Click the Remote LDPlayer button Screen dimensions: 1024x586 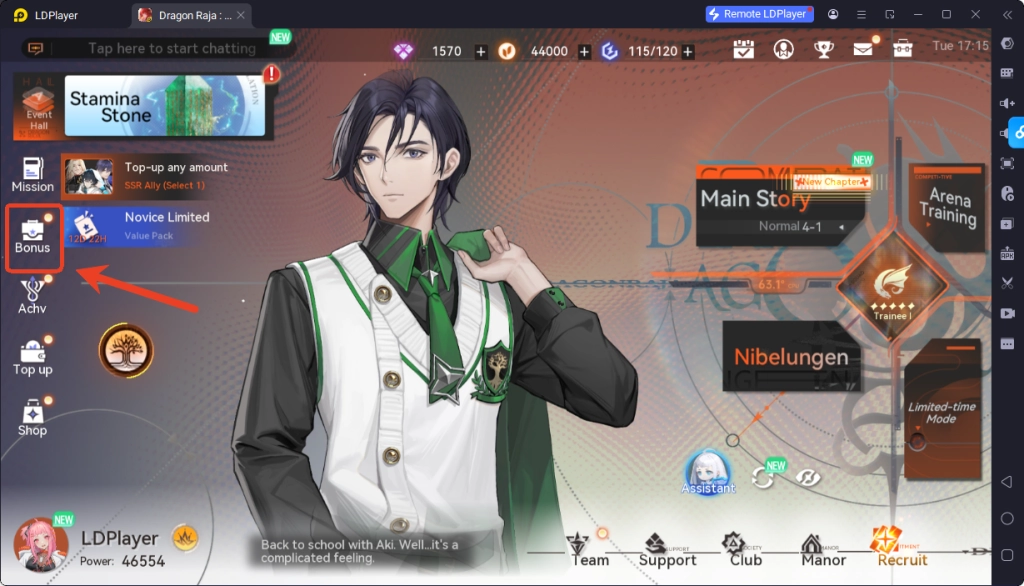click(x=759, y=15)
